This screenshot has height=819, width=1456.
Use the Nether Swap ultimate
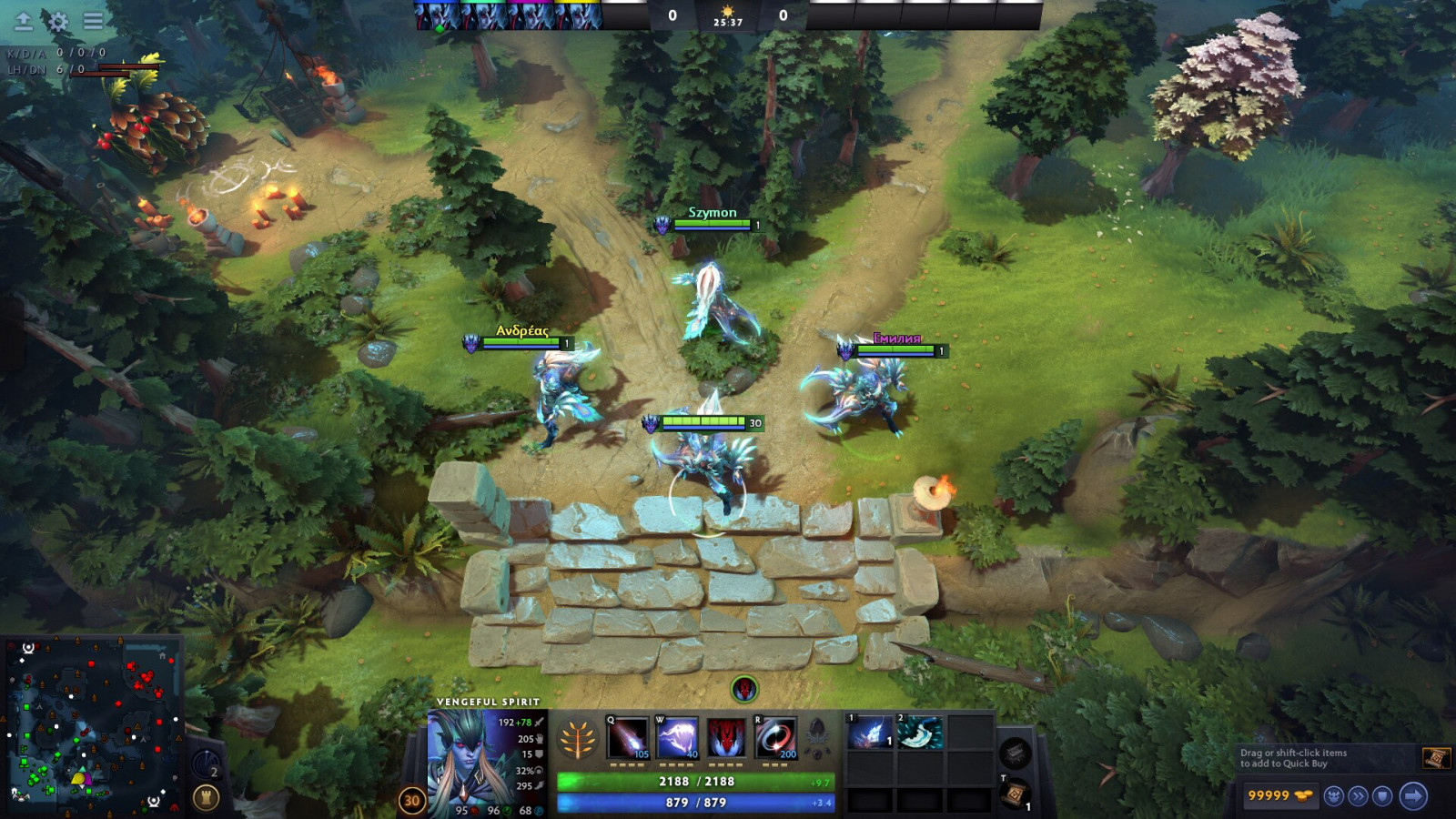click(775, 738)
